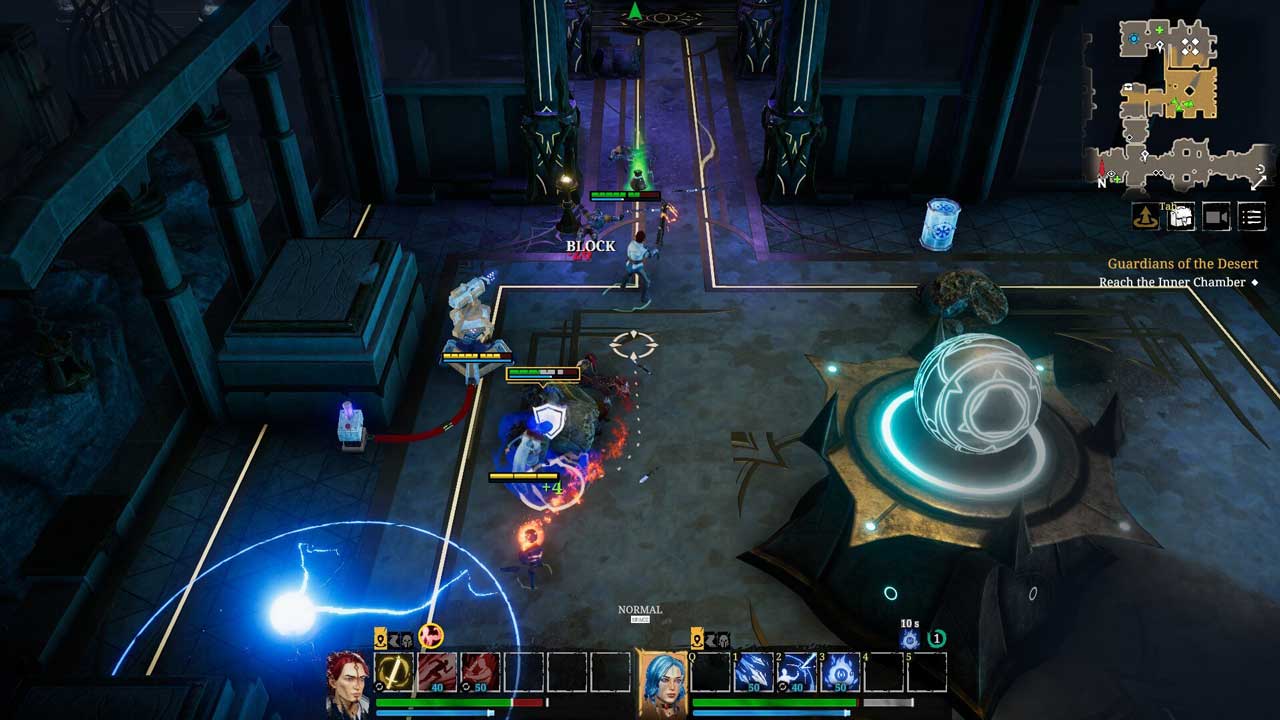Open the quest list menu
This screenshot has width=1280, height=720.
(1251, 217)
